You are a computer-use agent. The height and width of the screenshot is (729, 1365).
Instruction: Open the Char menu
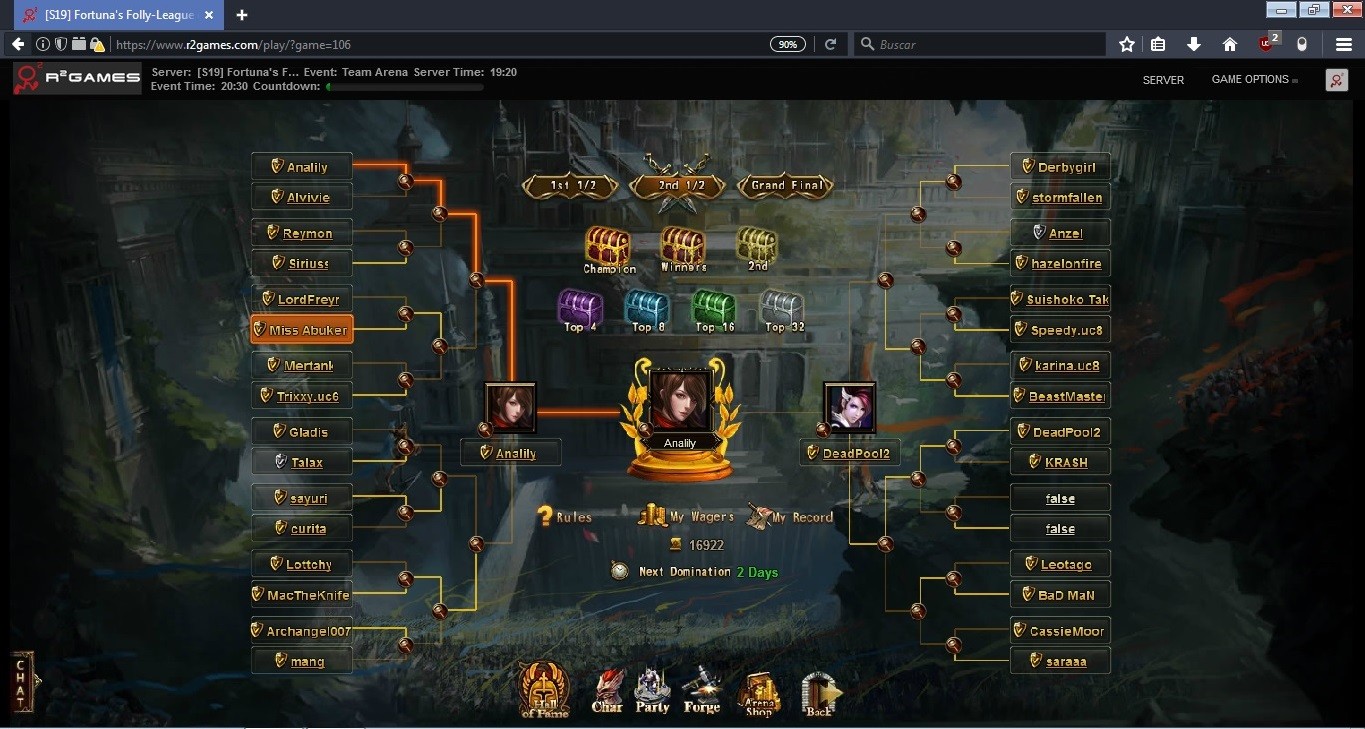point(607,691)
